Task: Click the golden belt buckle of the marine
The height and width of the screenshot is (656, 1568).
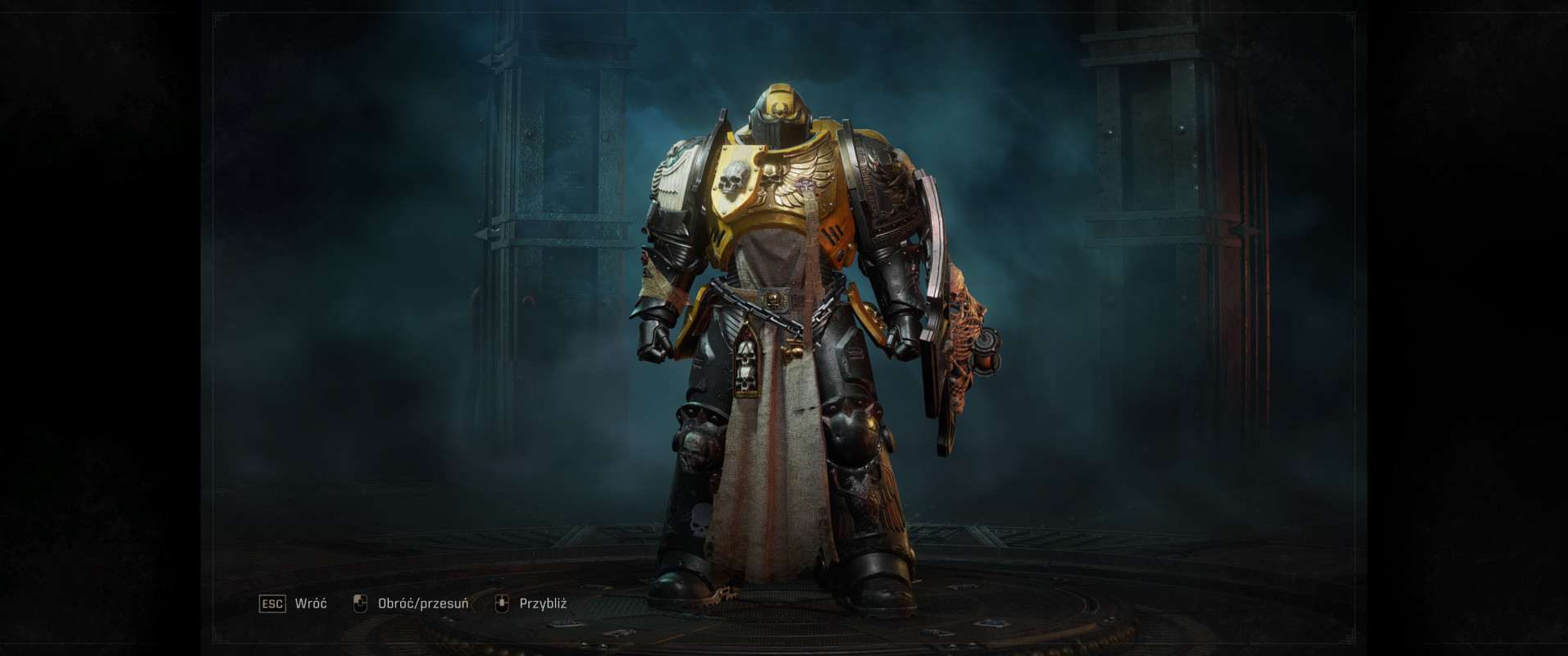Action: 776,298
